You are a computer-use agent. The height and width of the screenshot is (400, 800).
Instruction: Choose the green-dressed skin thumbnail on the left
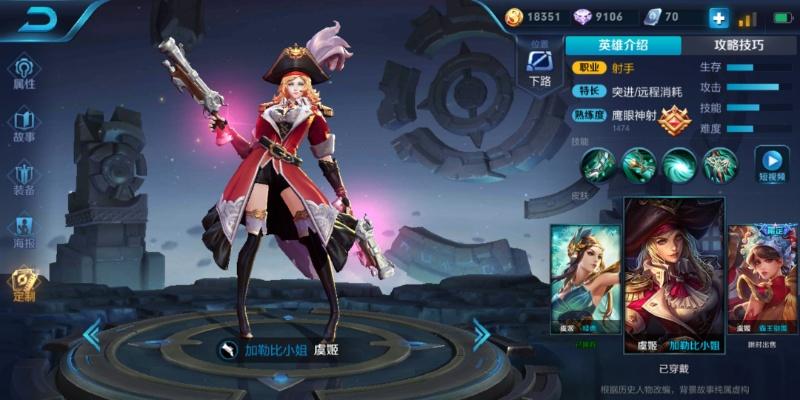[x=586, y=278]
